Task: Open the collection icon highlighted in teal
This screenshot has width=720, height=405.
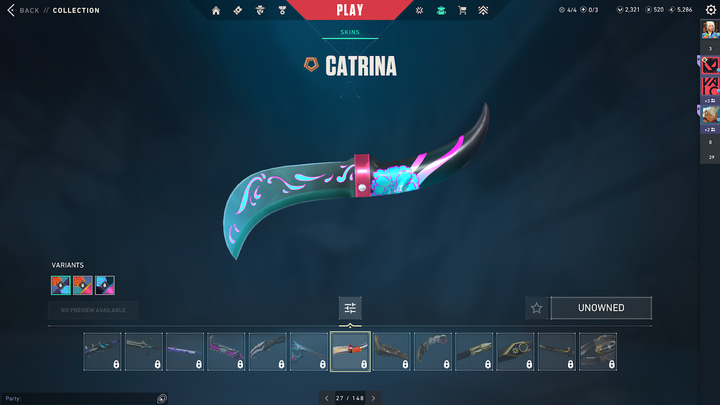Action: point(440,10)
